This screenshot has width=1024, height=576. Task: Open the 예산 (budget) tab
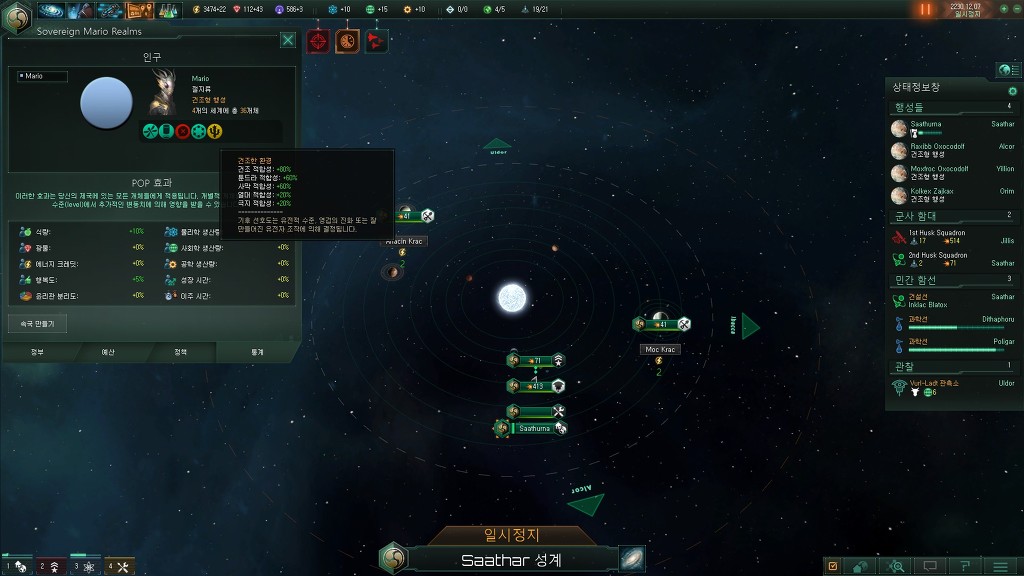pos(108,352)
